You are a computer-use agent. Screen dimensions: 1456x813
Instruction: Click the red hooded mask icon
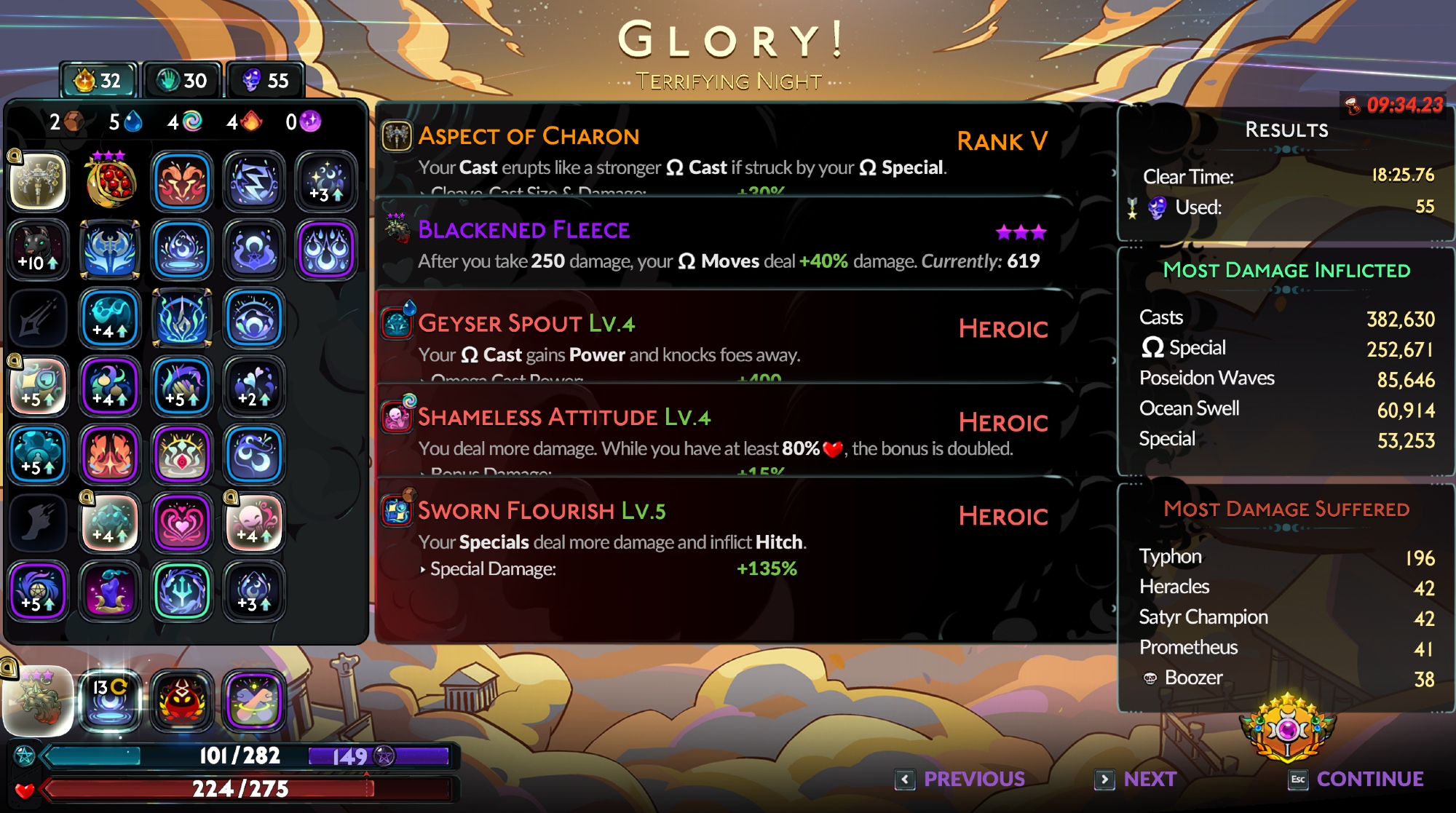click(x=182, y=700)
